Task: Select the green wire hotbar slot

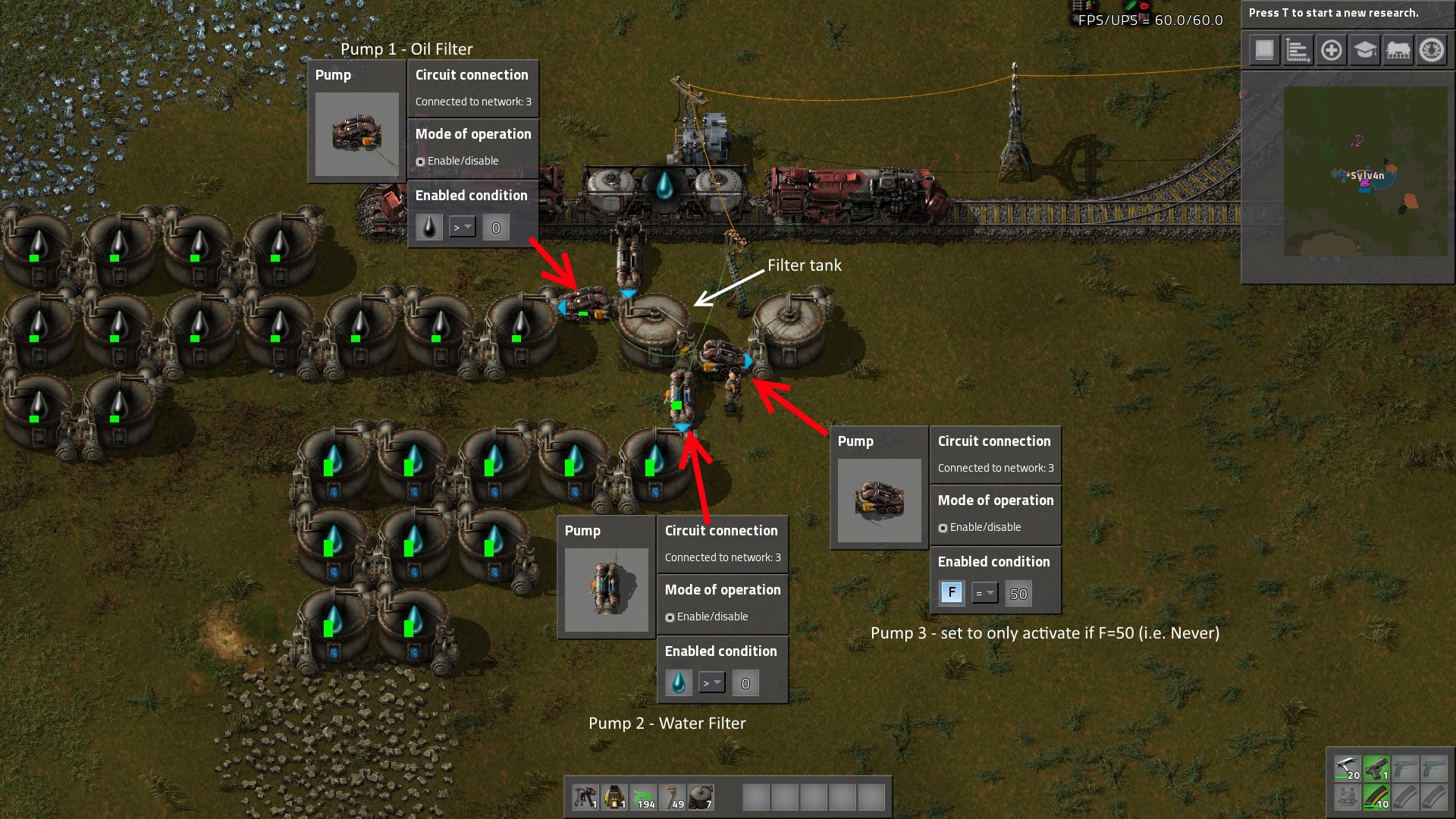Action: pos(644,797)
